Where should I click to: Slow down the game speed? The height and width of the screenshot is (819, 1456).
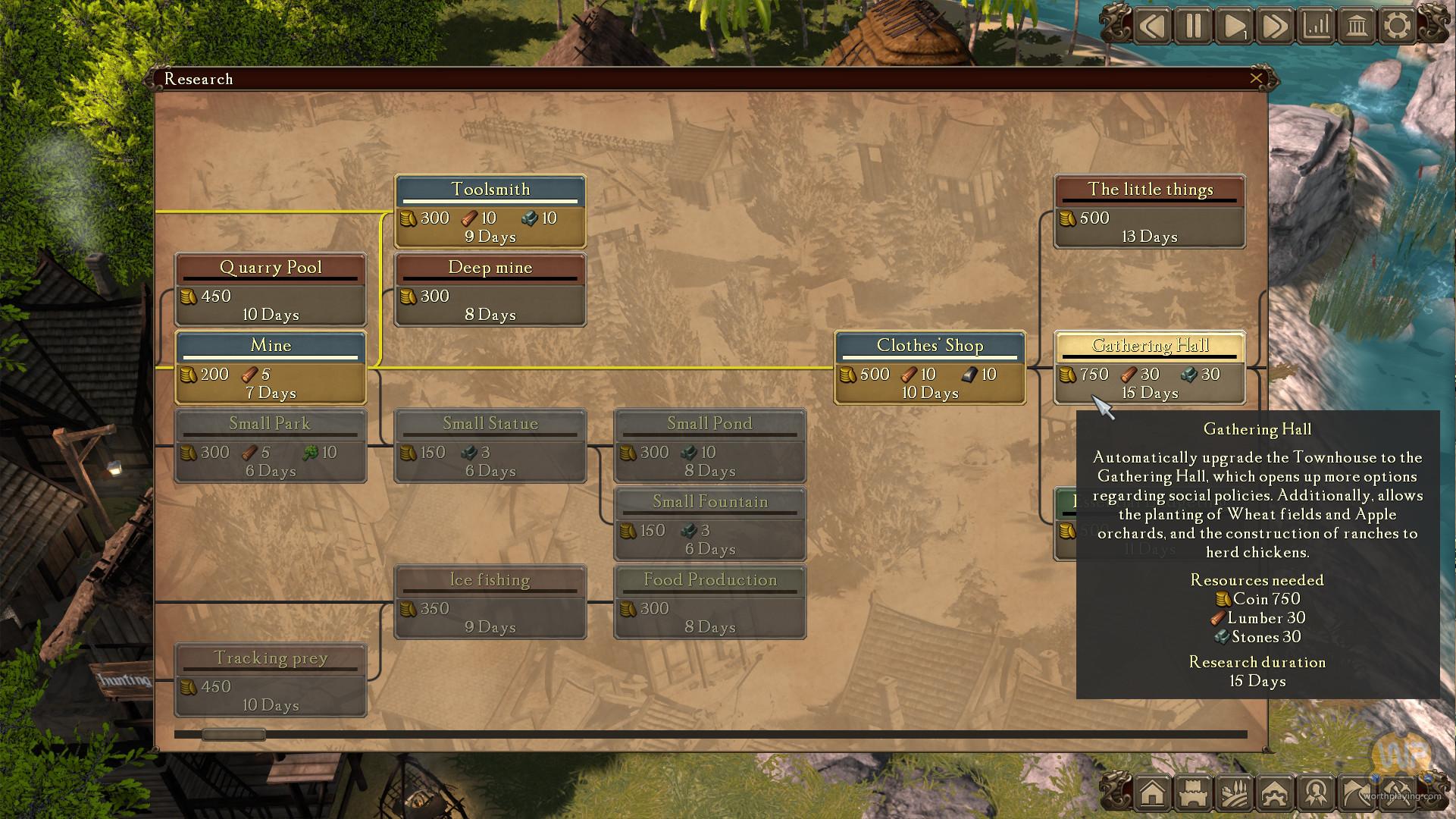(1152, 27)
